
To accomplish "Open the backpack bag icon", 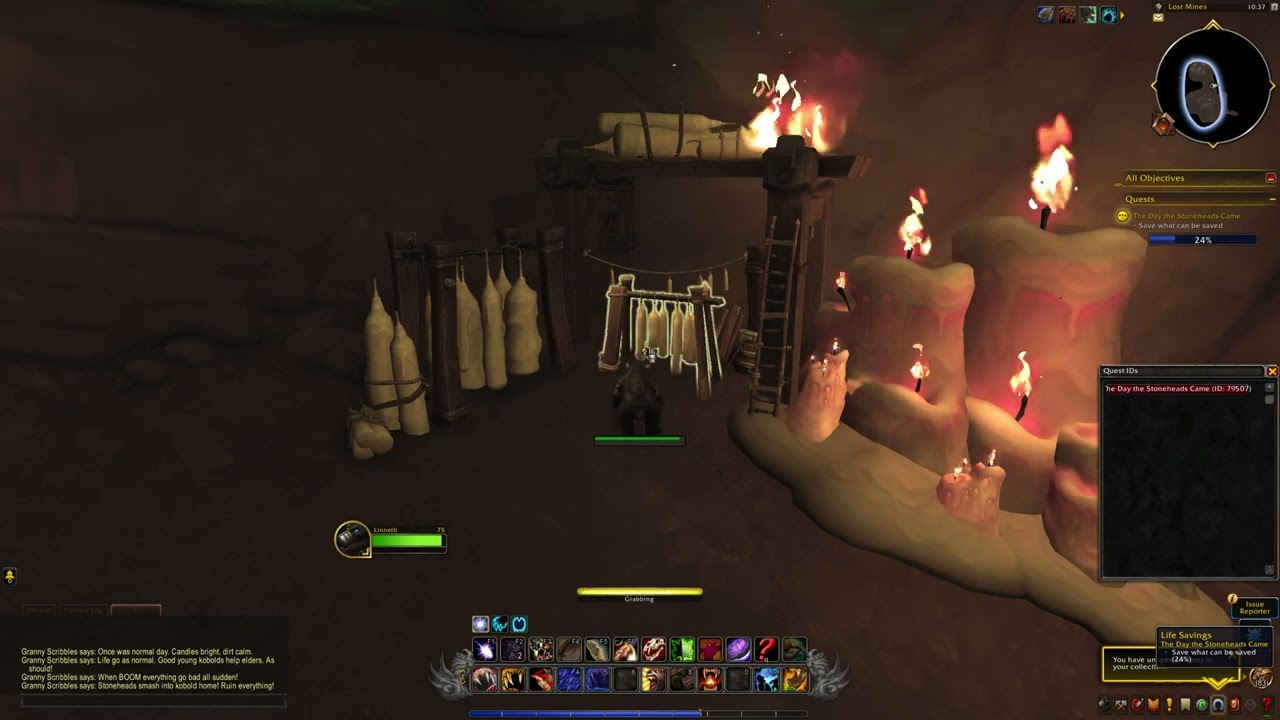I will point(1260,678).
